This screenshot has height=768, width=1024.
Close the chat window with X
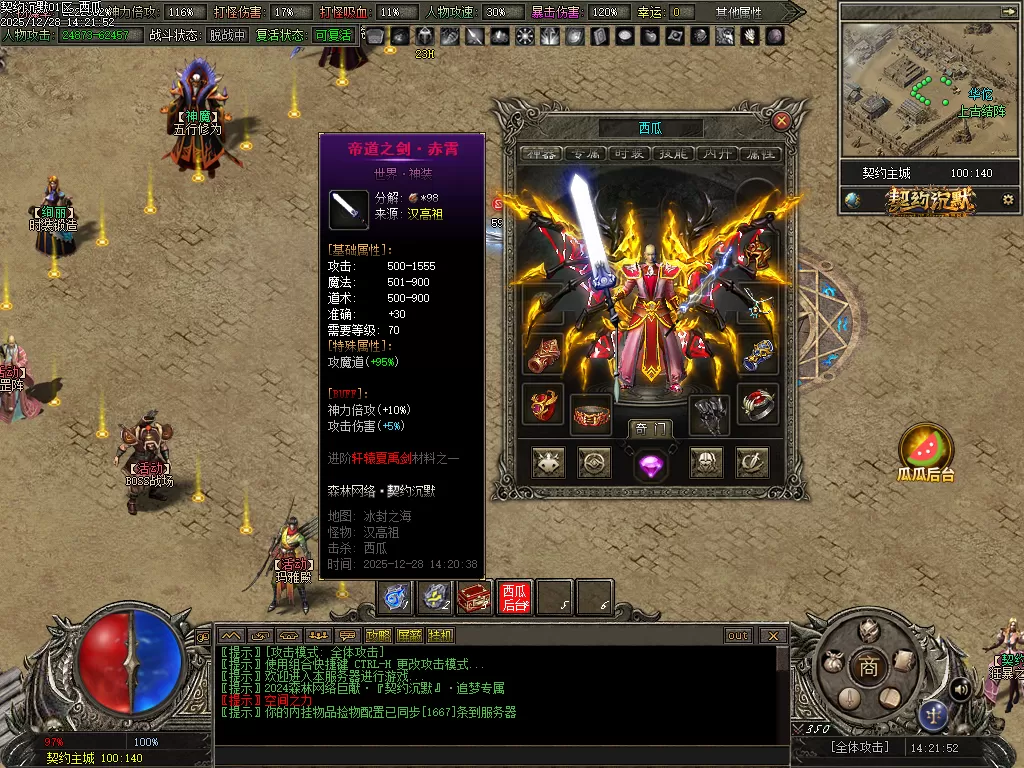(773, 636)
